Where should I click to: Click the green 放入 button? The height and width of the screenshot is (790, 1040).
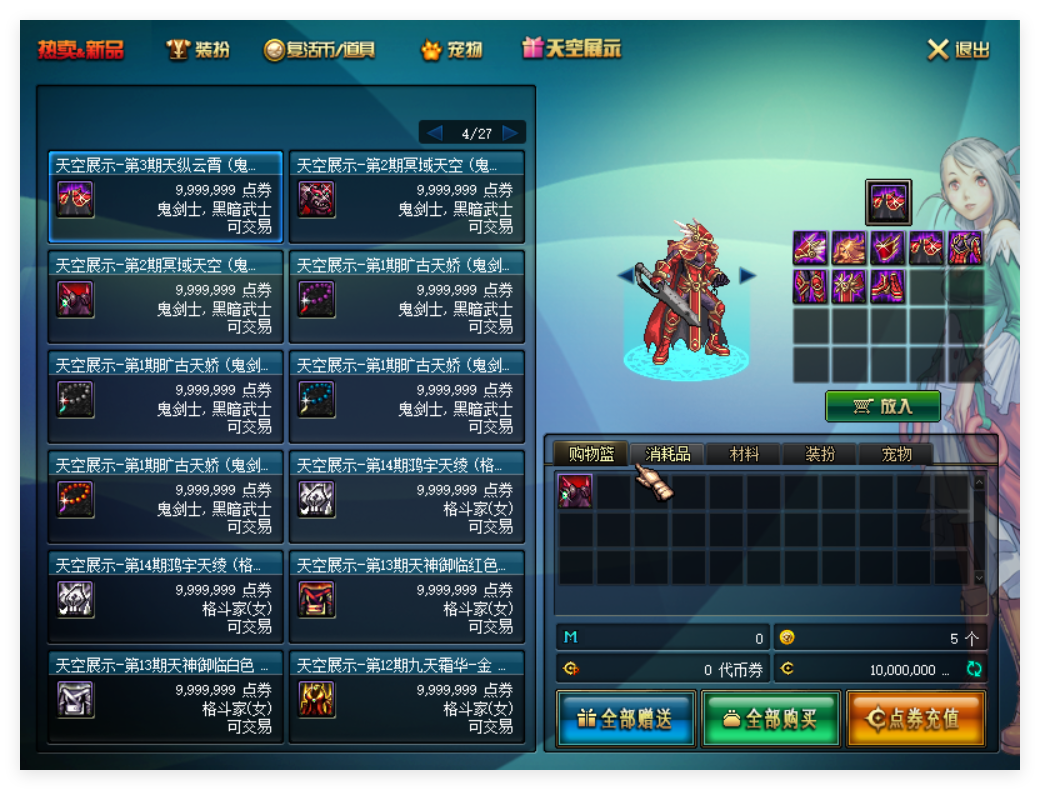point(883,406)
